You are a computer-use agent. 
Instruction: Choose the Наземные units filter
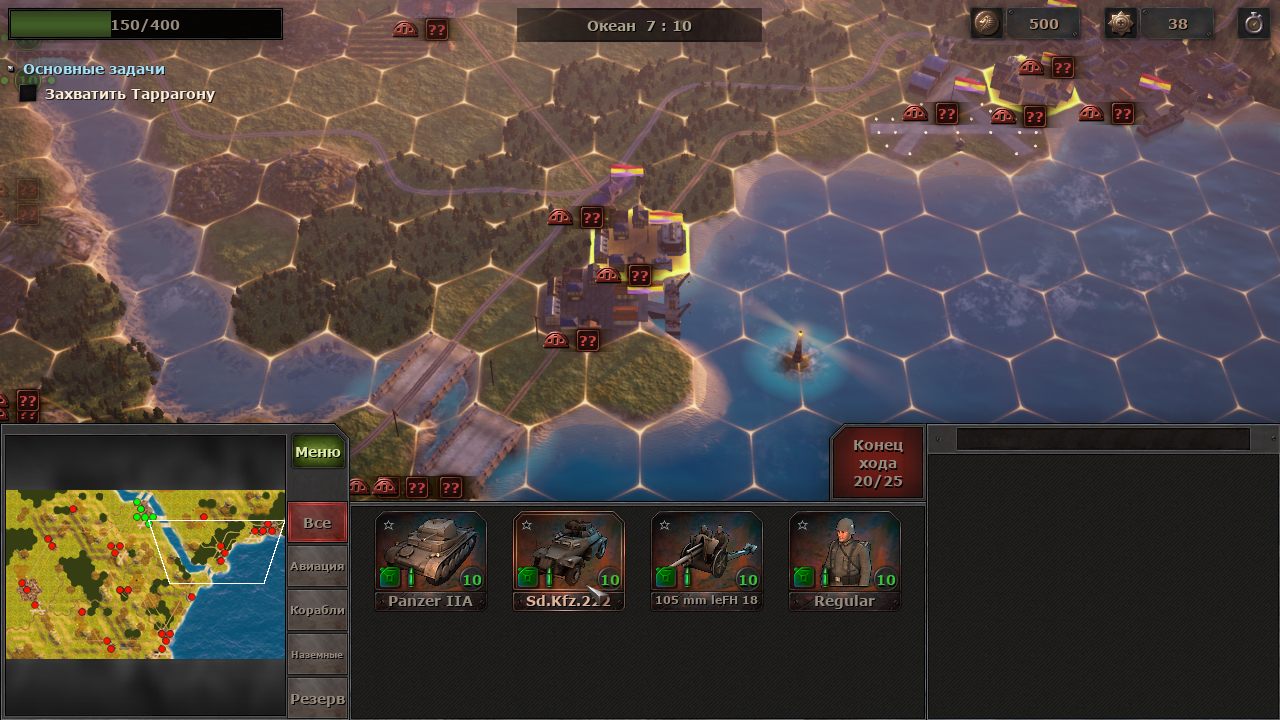point(317,654)
